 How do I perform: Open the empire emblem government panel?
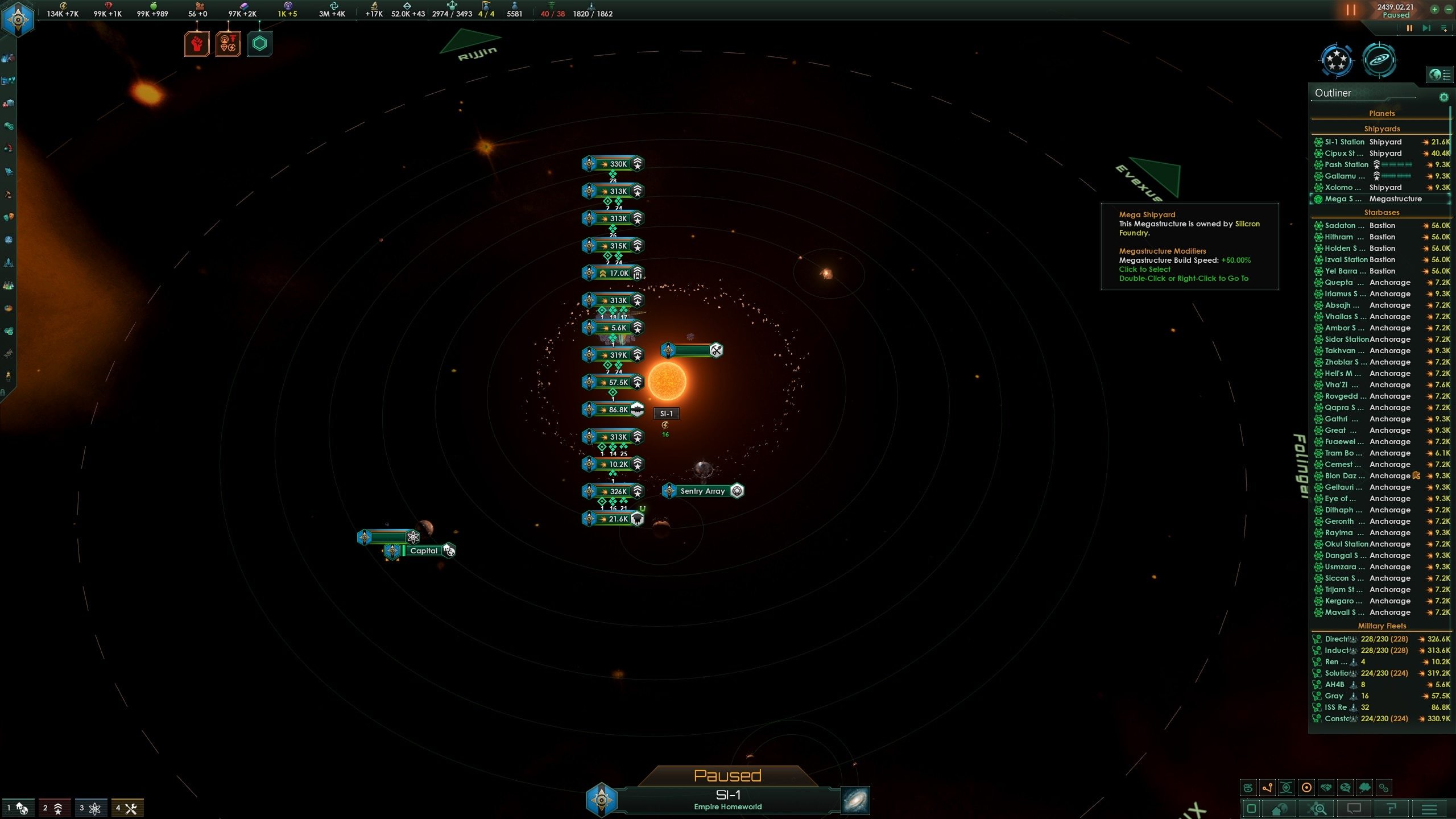tap(18, 19)
